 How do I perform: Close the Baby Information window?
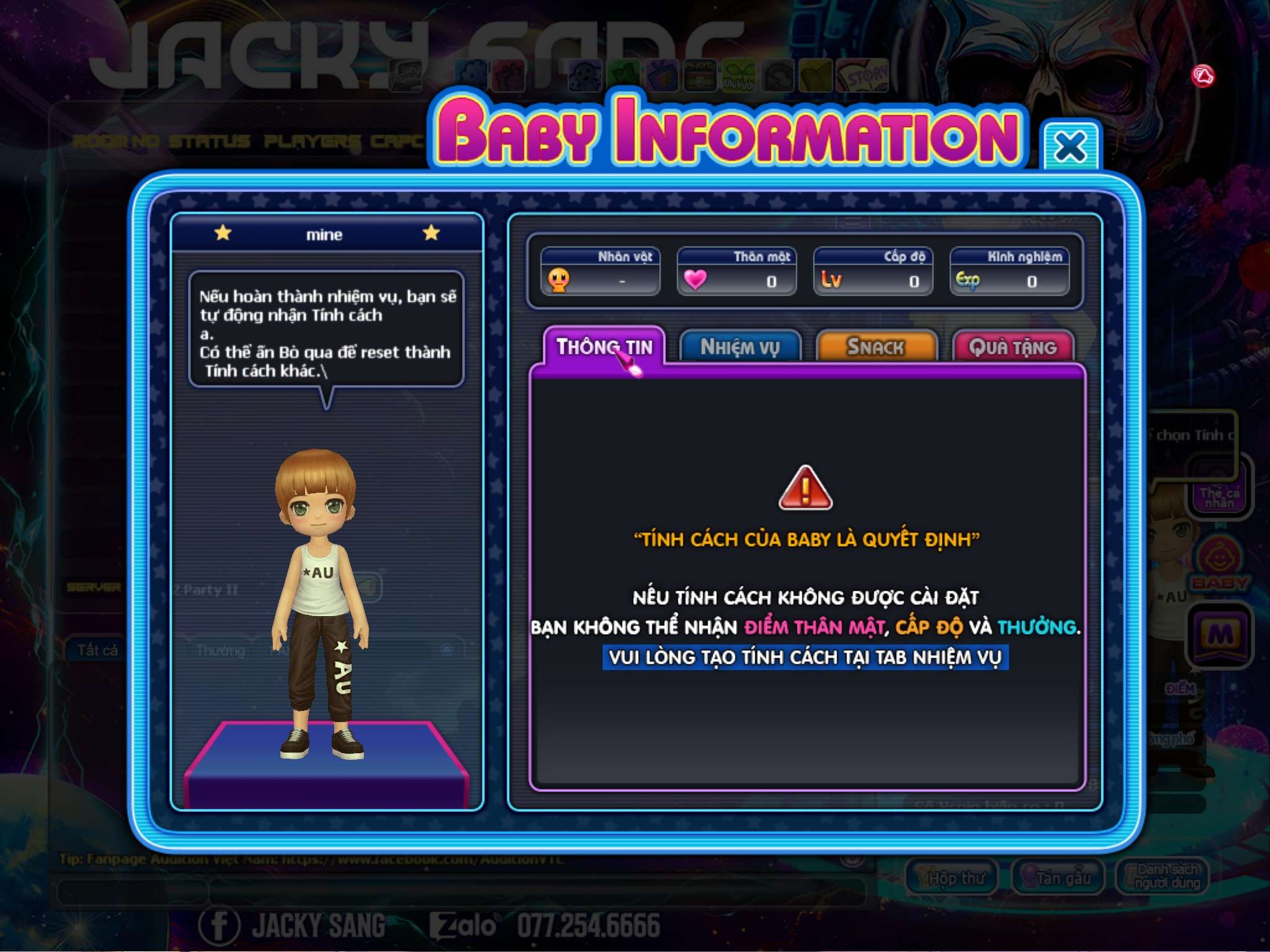point(1070,147)
